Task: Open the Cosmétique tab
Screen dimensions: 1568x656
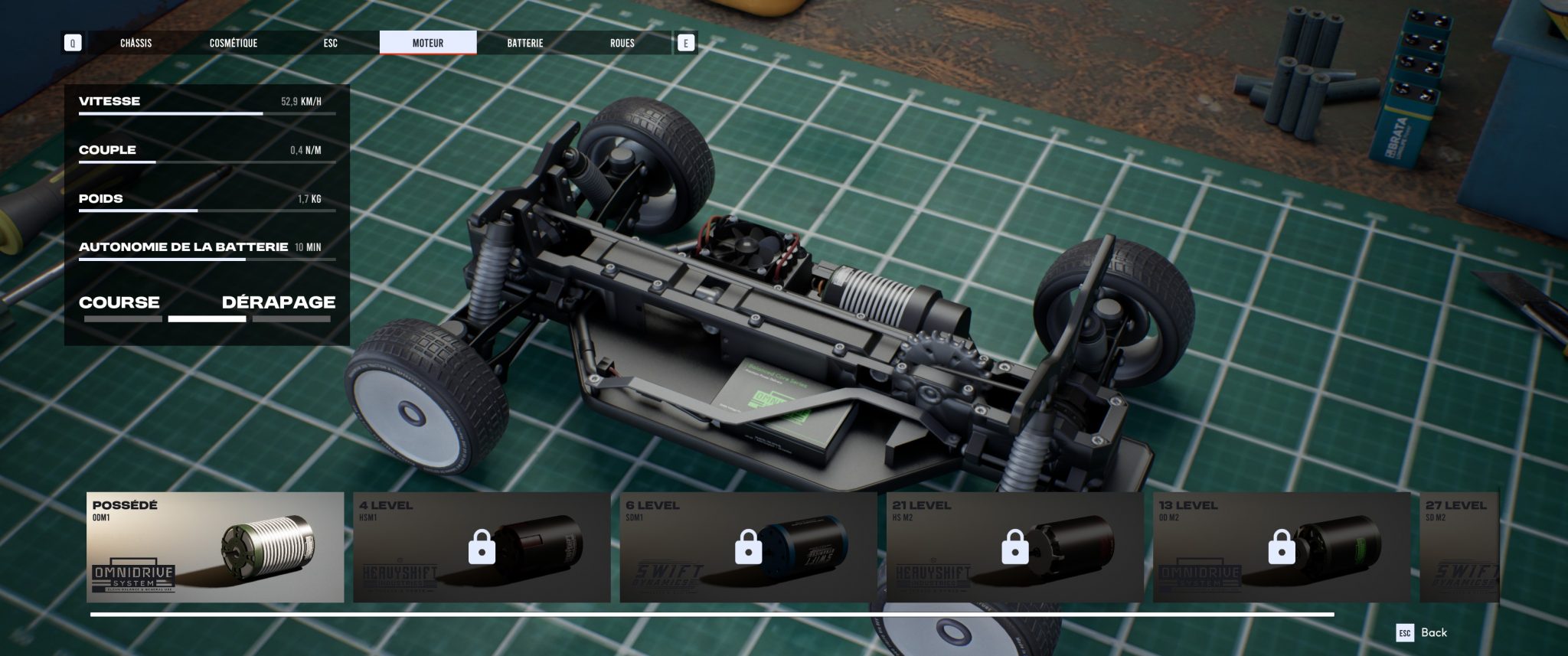Action: pyautogui.click(x=234, y=43)
